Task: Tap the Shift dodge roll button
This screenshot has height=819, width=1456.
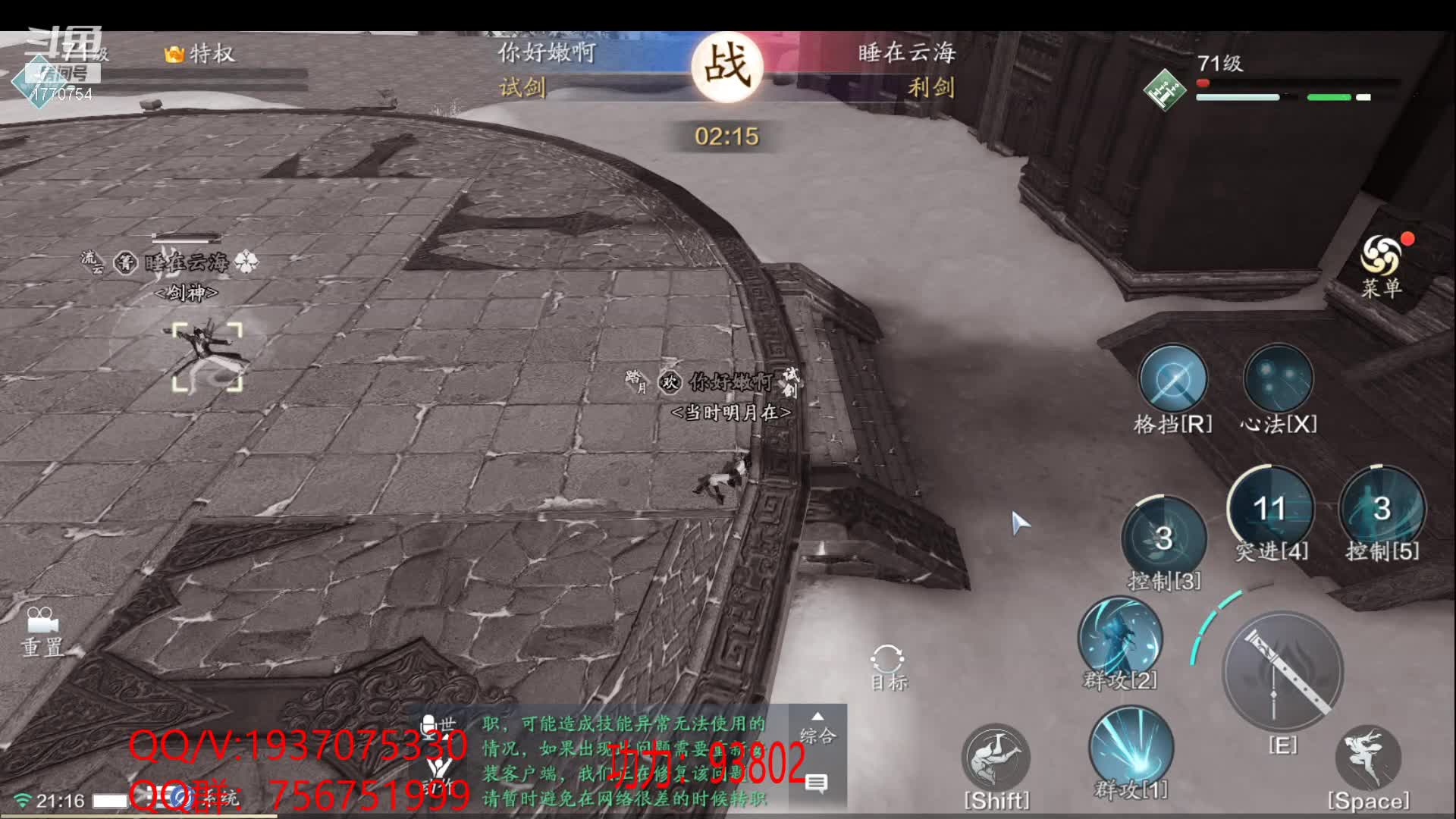Action: pos(996,758)
